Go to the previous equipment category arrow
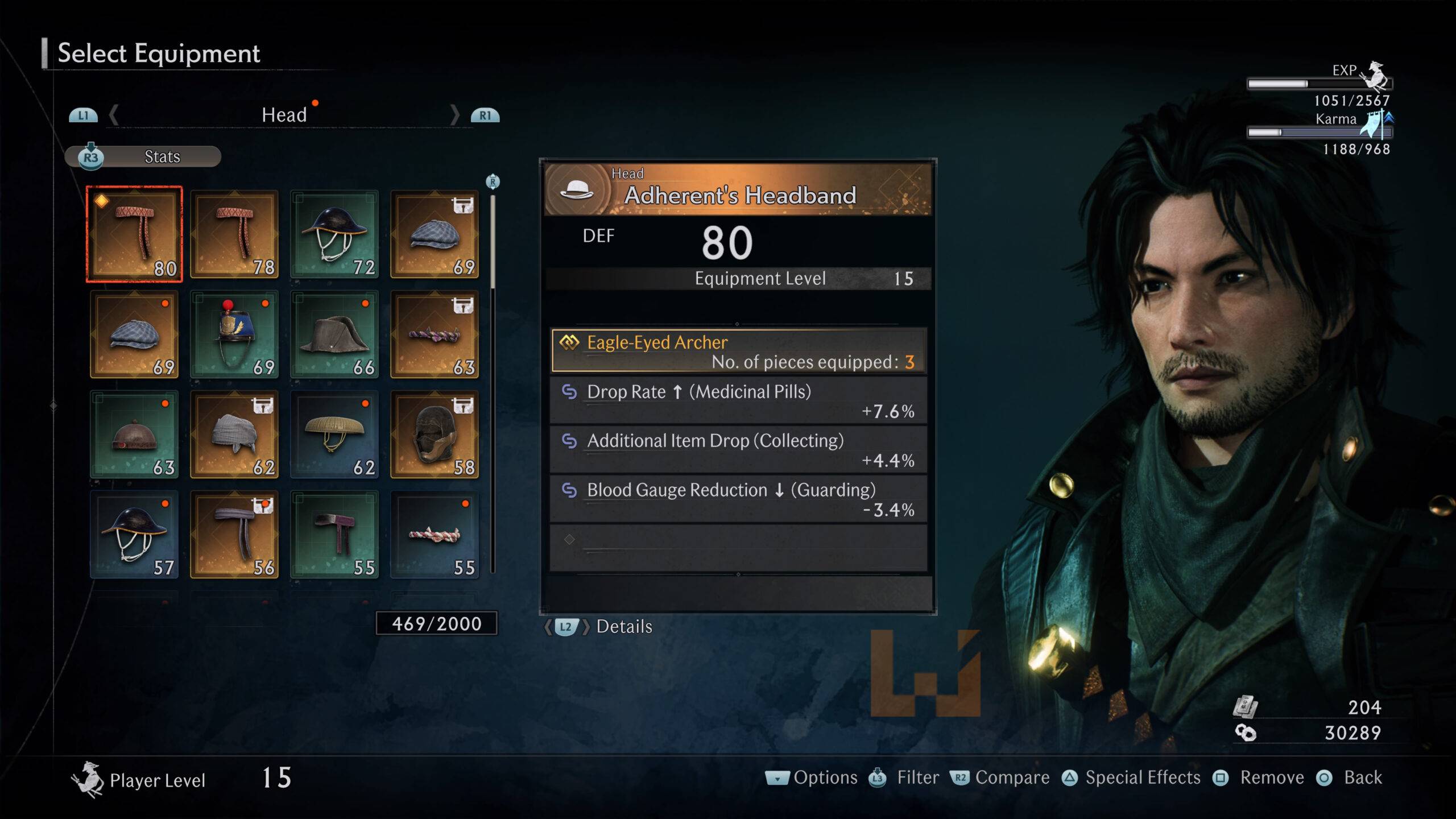The image size is (1456, 819). click(x=114, y=115)
